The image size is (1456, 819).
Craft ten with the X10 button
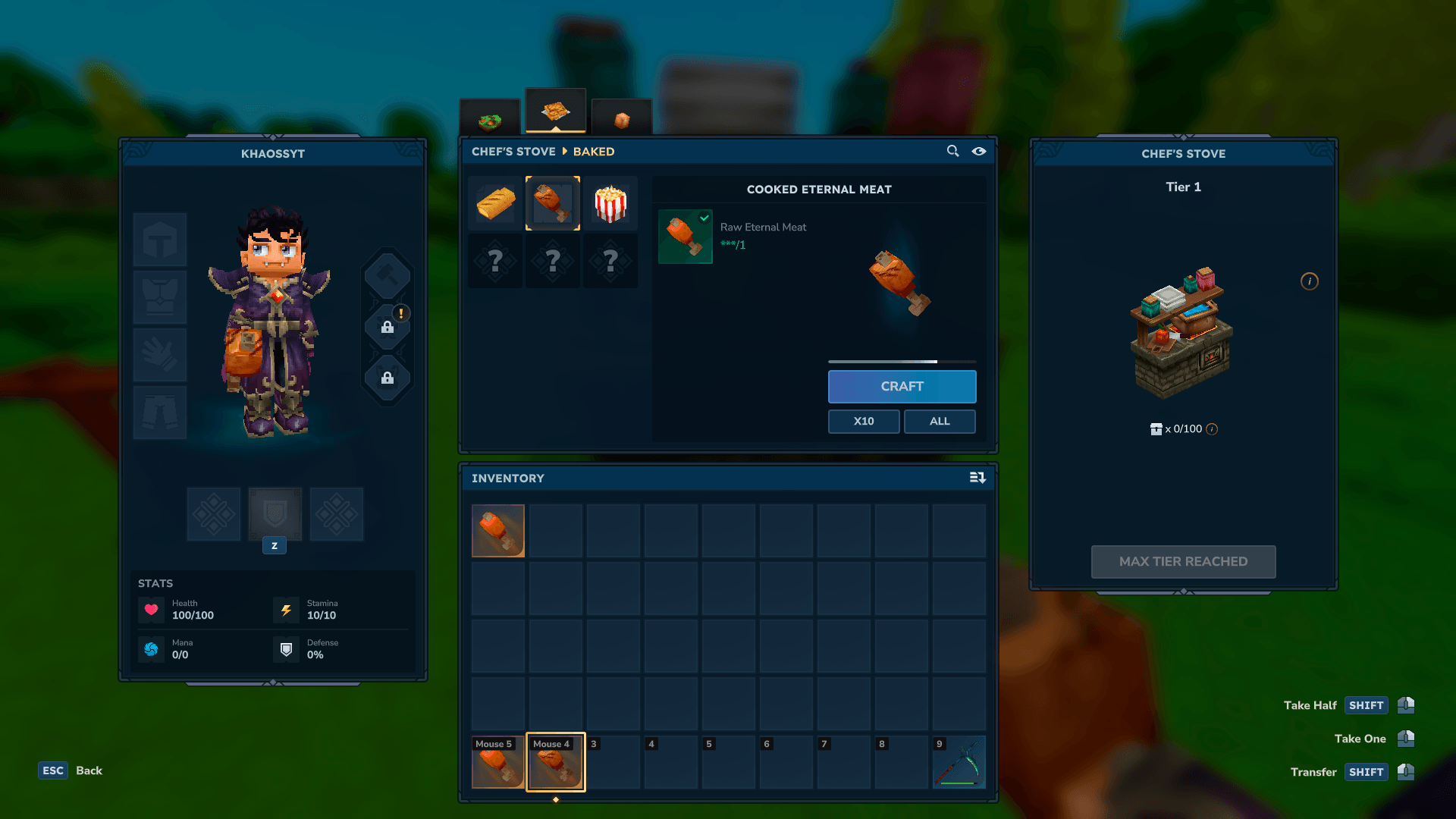(864, 422)
